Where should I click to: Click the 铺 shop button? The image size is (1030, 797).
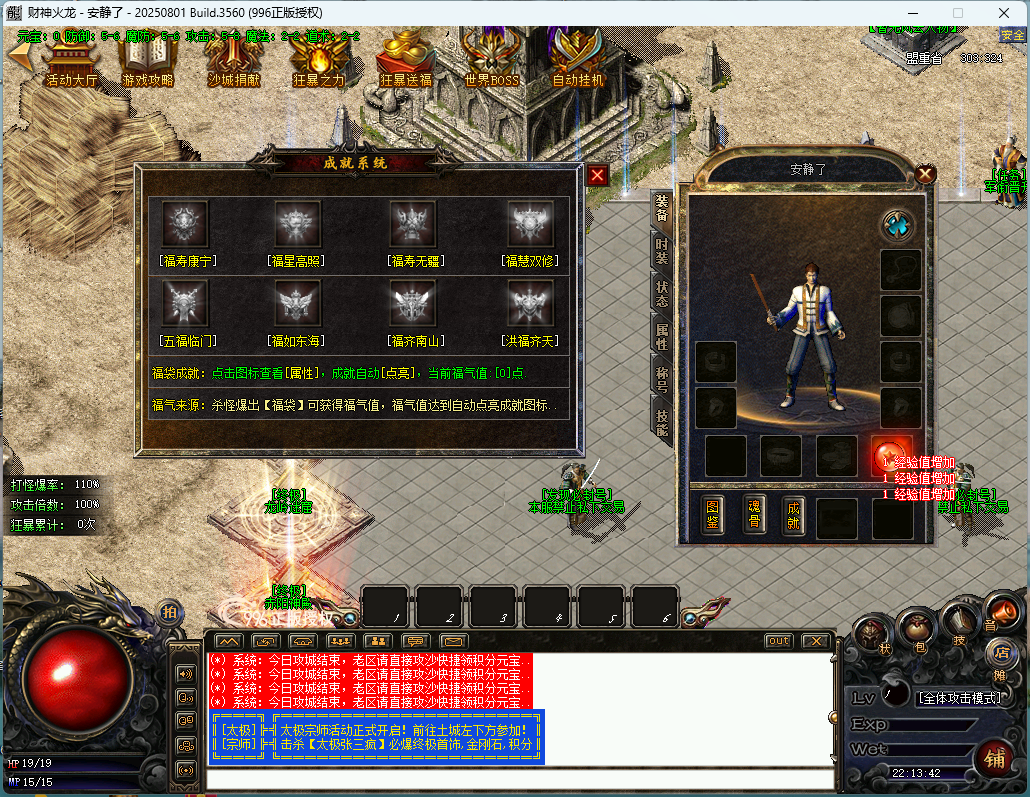pos(993,759)
